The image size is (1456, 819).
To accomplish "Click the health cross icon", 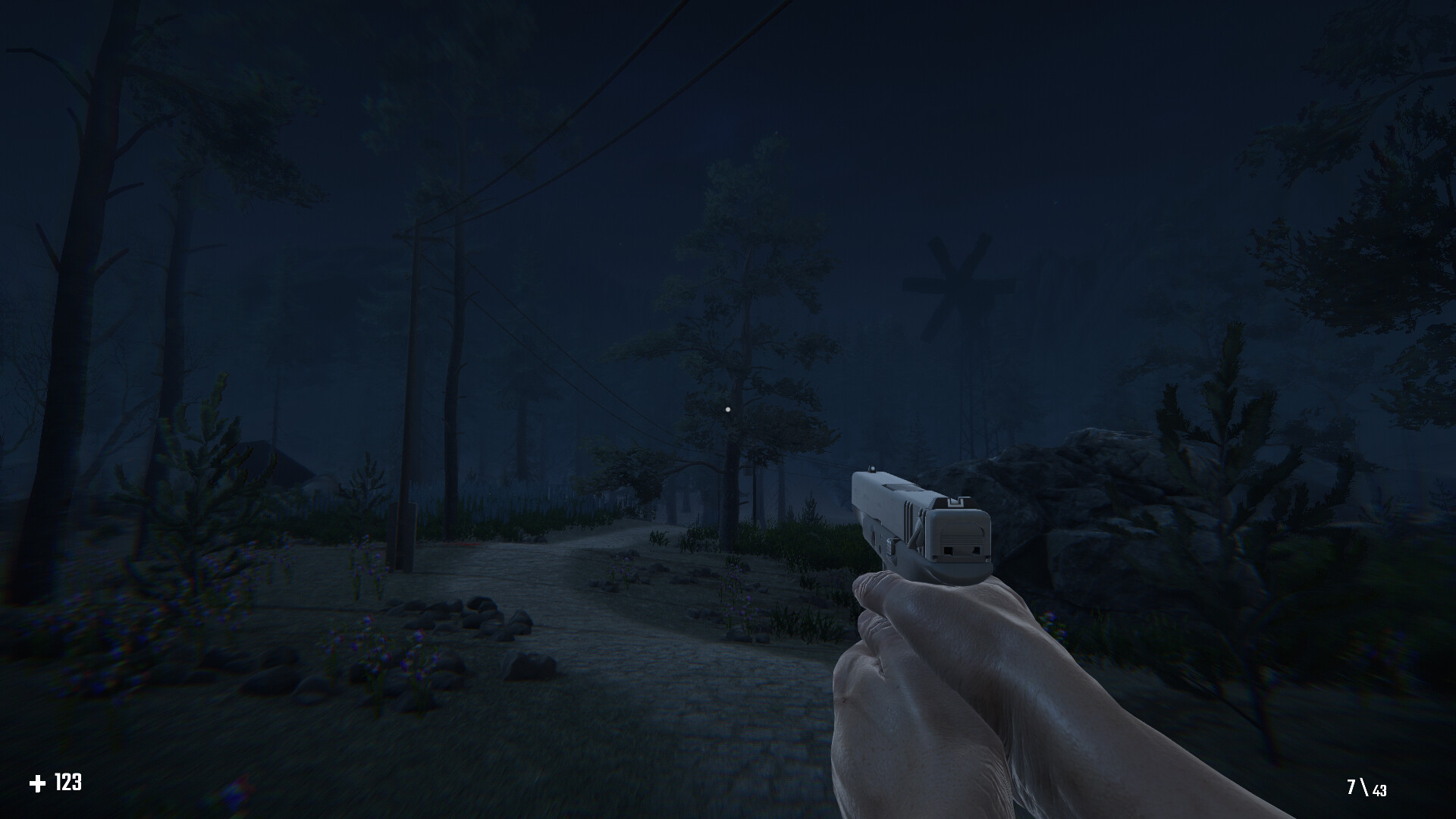I will [39, 784].
